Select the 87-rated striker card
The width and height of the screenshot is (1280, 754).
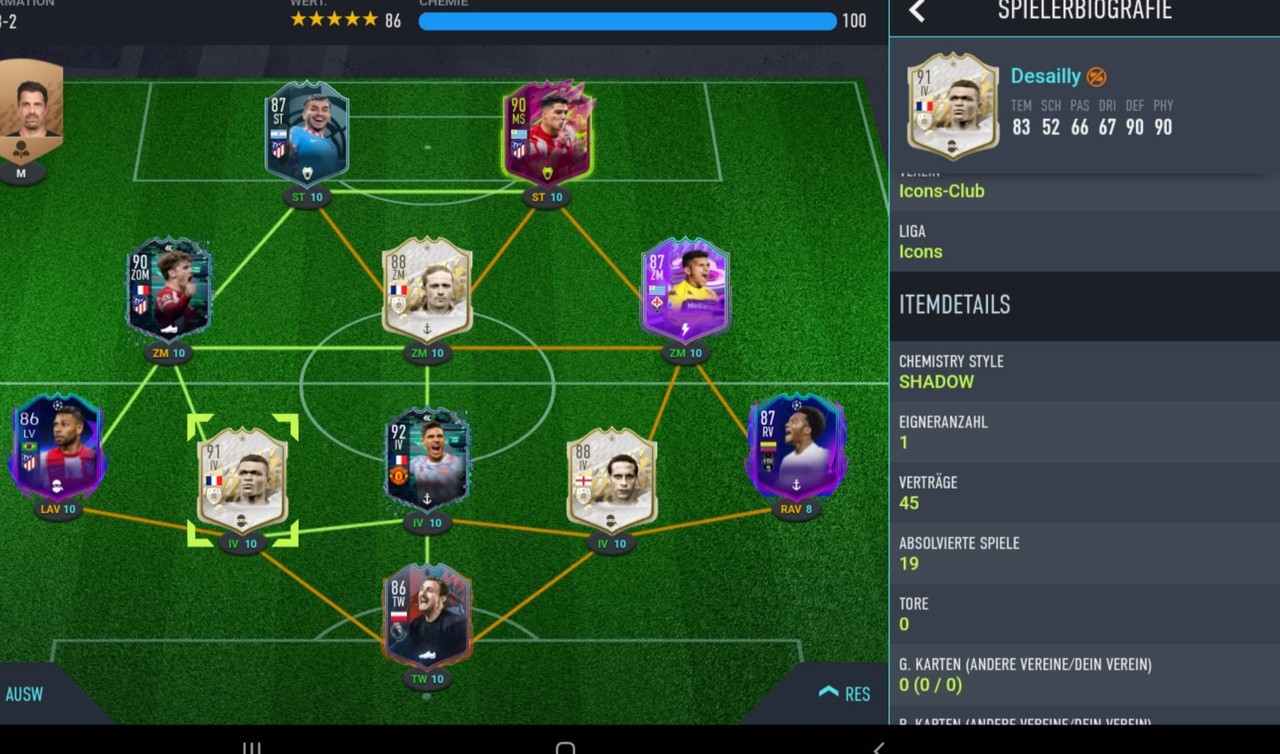coord(307,135)
